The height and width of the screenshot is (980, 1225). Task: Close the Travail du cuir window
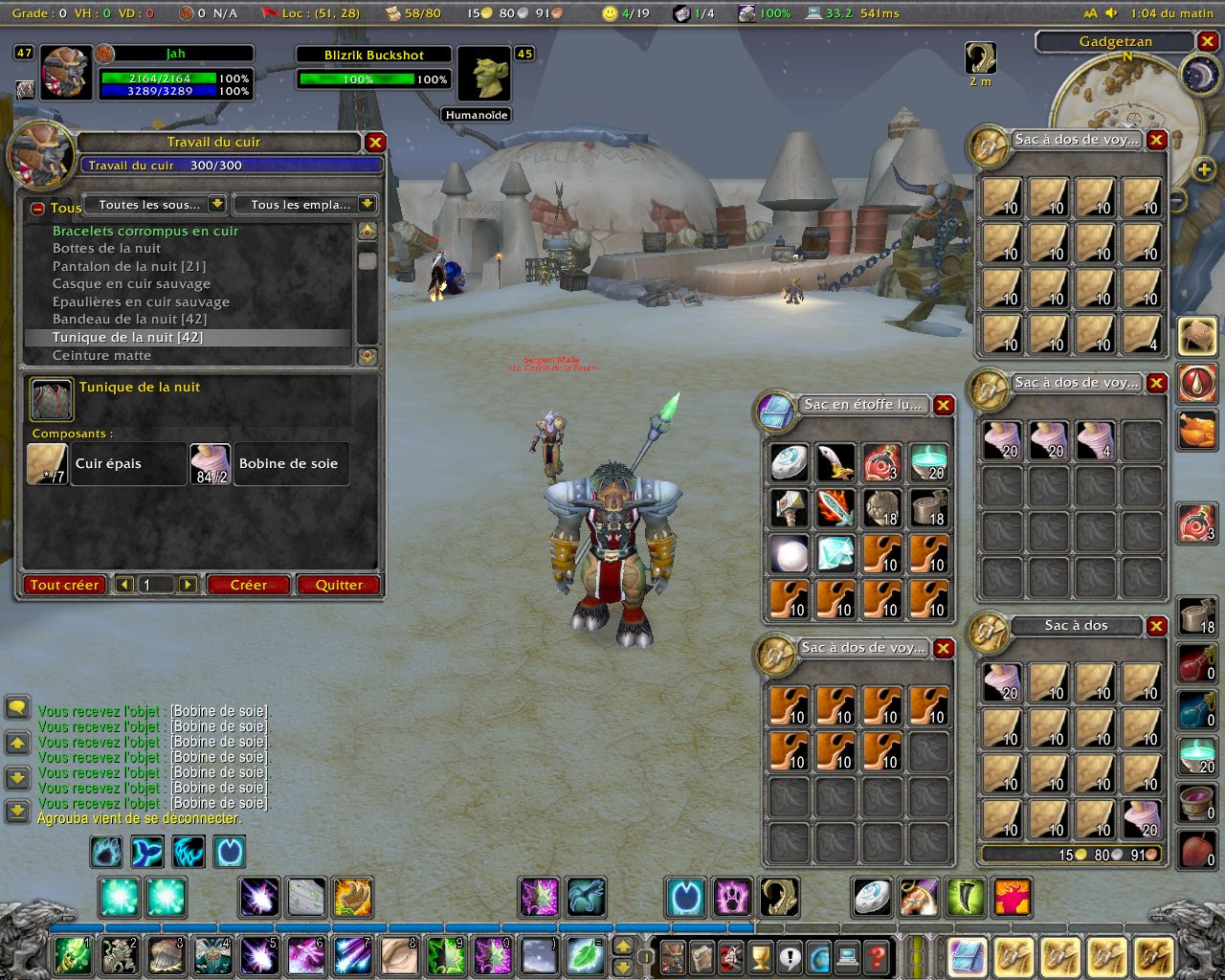pos(375,142)
